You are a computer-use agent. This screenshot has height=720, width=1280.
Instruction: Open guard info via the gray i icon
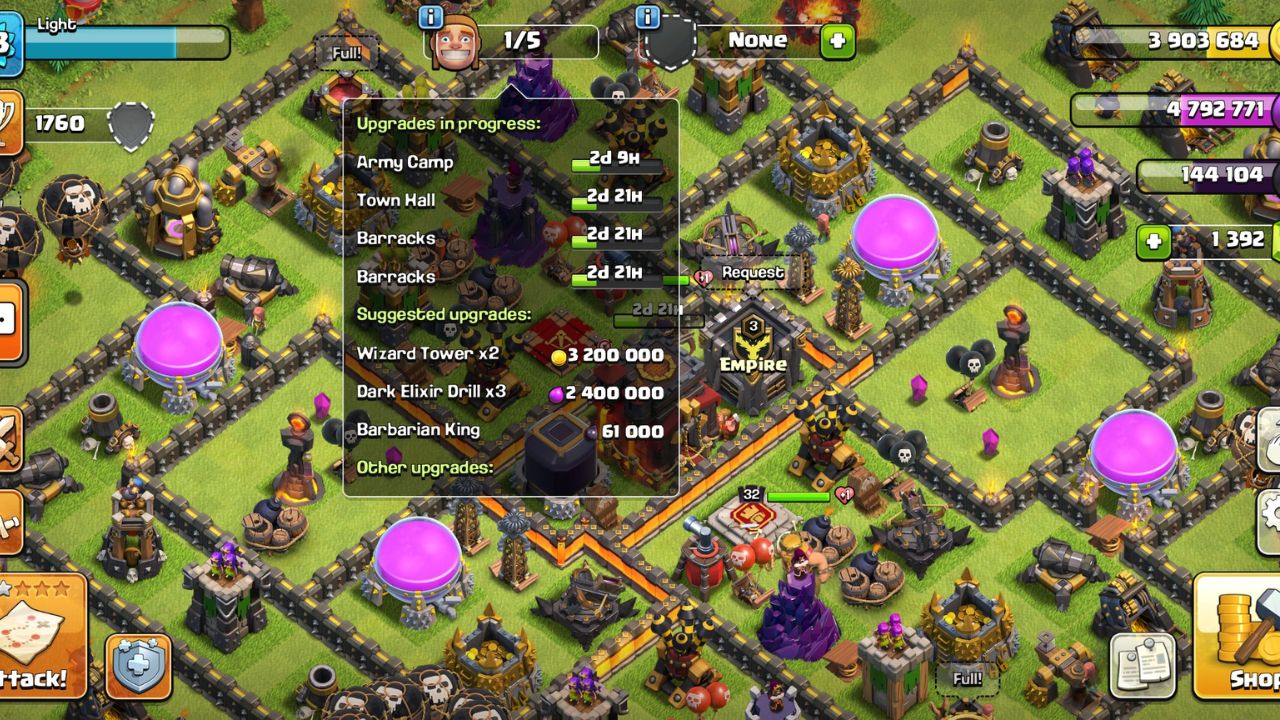click(x=647, y=17)
